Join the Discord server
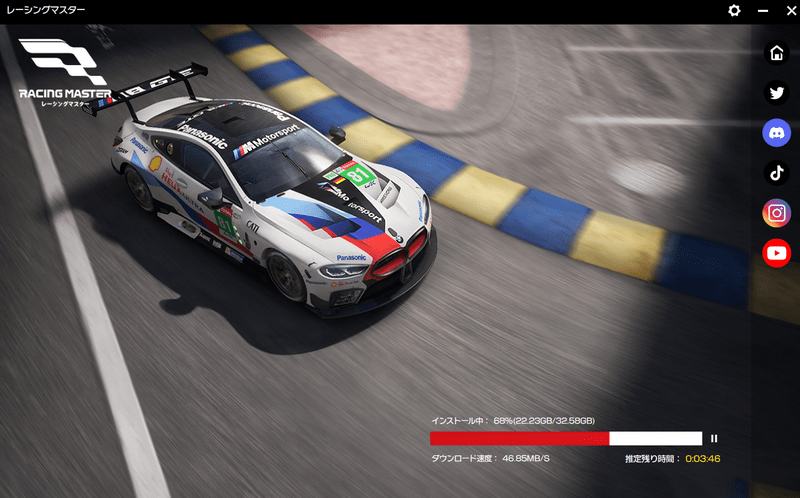This screenshot has width=800, height=498. click(776, 132)
